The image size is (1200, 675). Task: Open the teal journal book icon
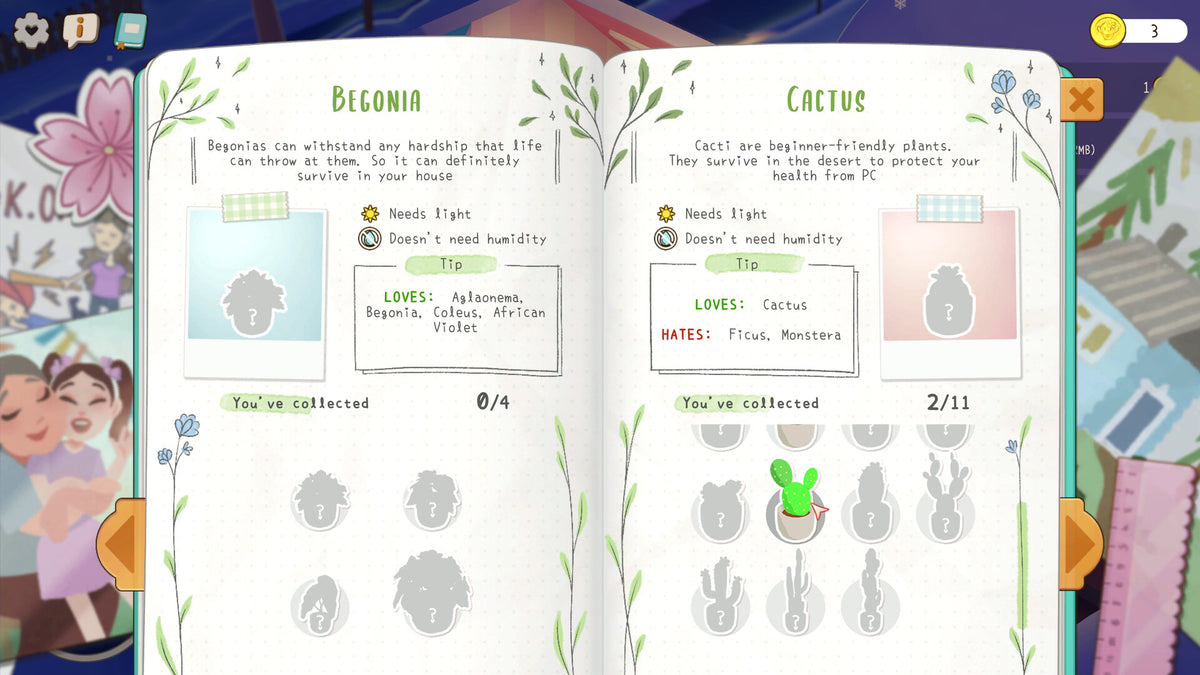[x=129, y=31]
